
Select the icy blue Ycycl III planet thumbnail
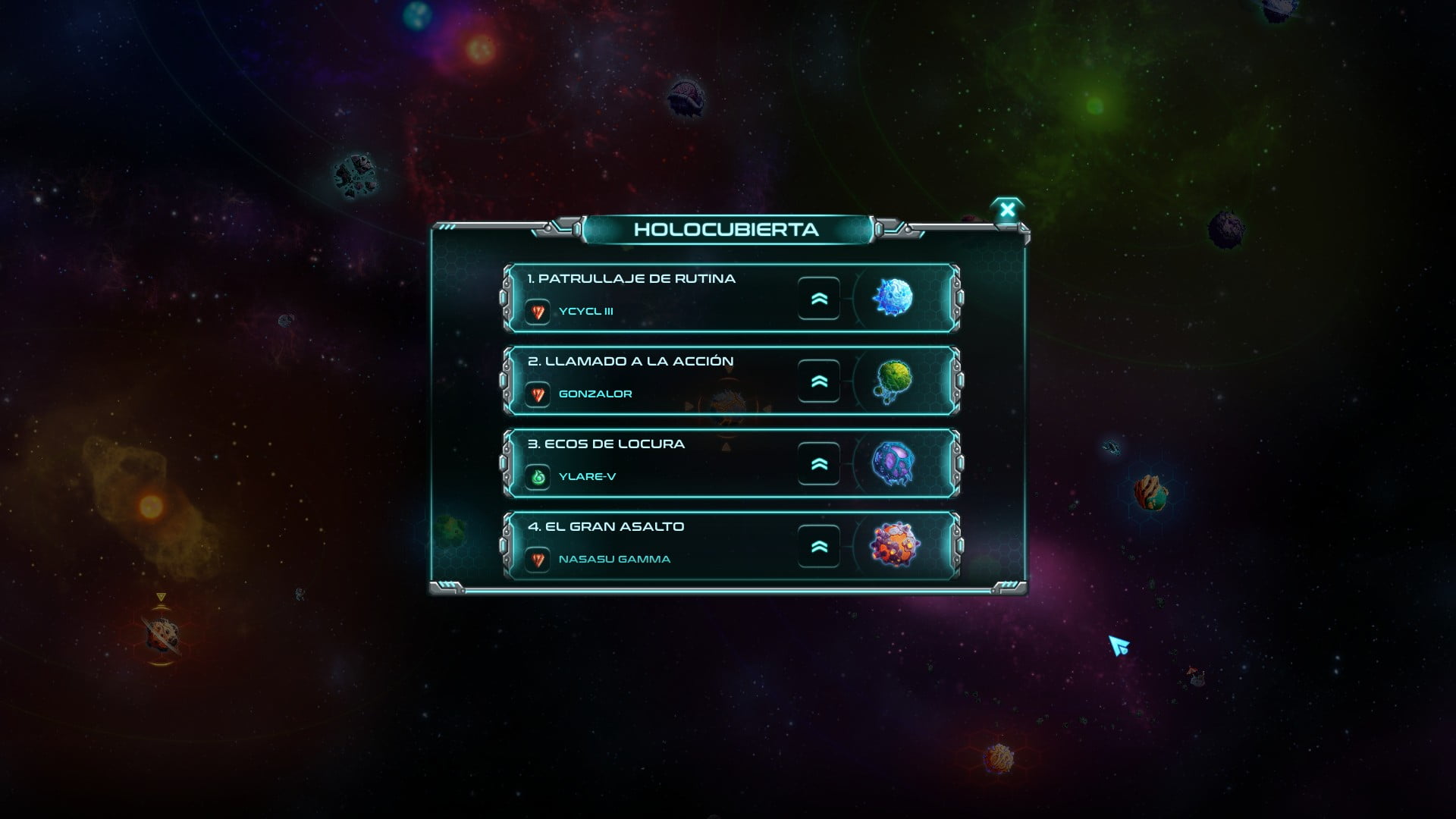[893, 298]
